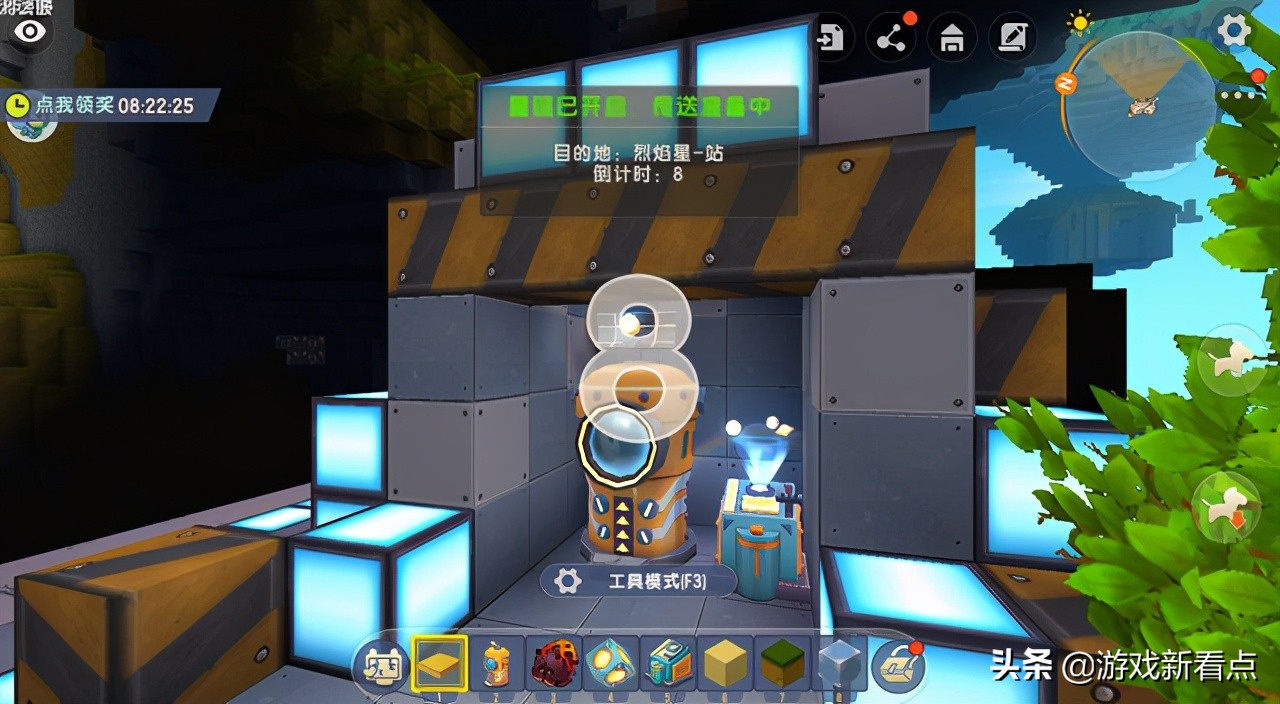This screenshot has width=1280, height=704.
Task: Toggle the eye view icon
Action: coord(30,32)
